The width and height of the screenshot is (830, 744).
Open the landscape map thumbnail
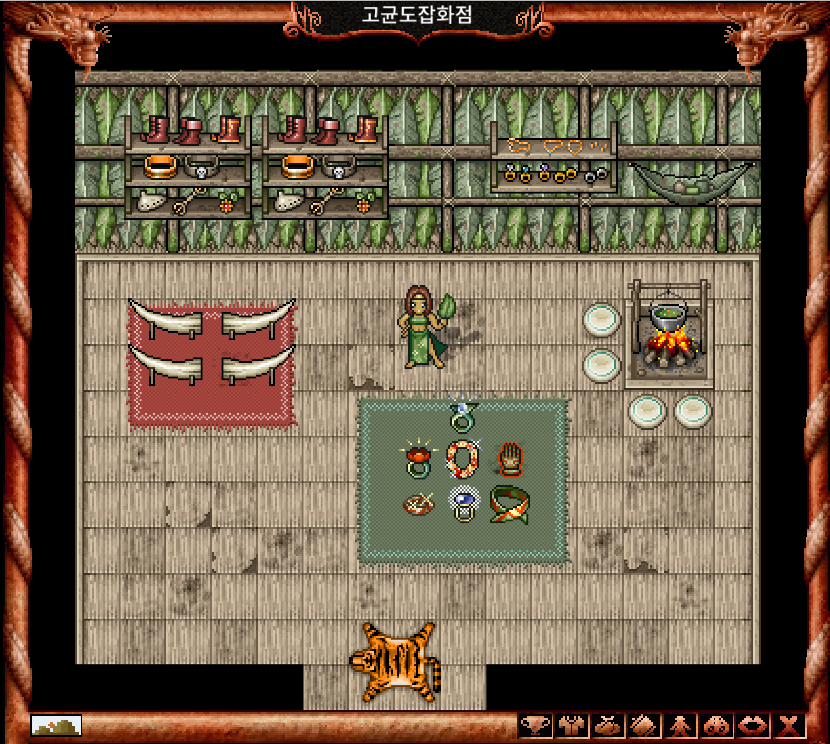click(x=56, y=725)
